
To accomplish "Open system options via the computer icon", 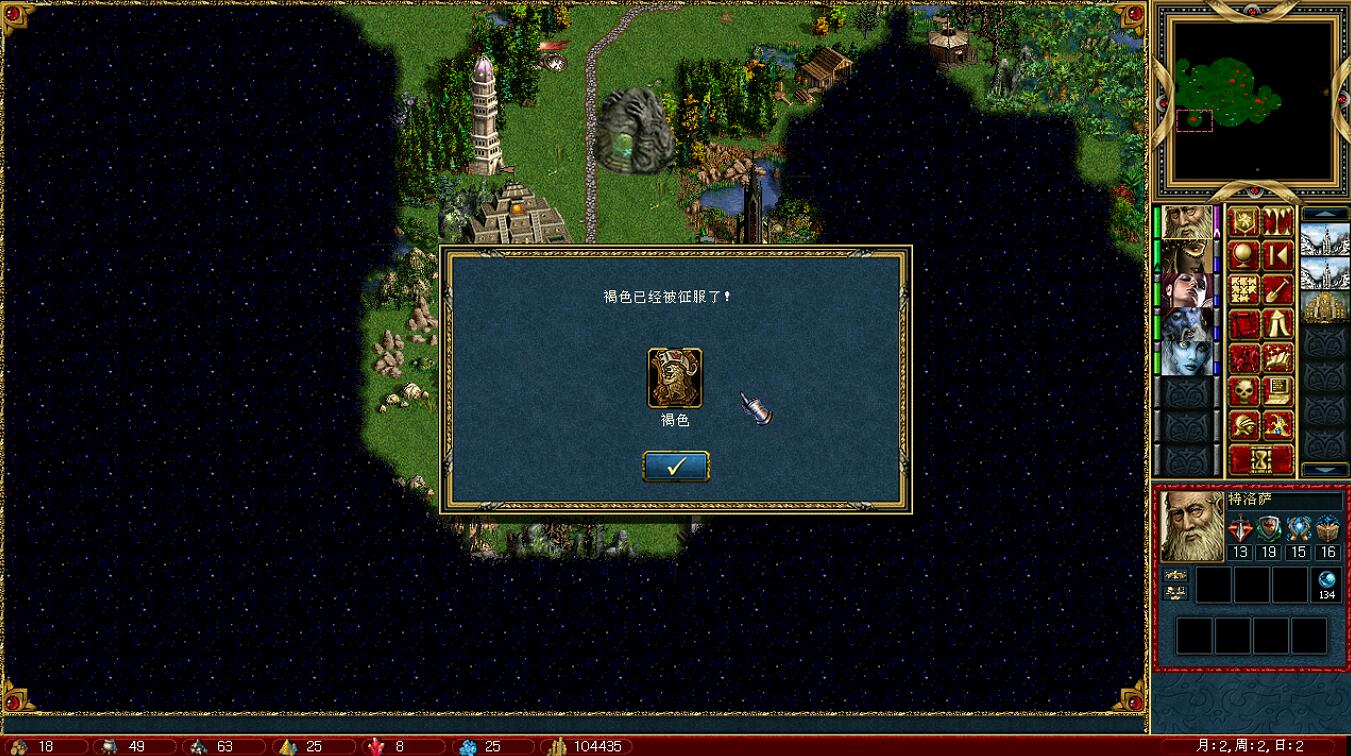I will (x=1278, y=391).
